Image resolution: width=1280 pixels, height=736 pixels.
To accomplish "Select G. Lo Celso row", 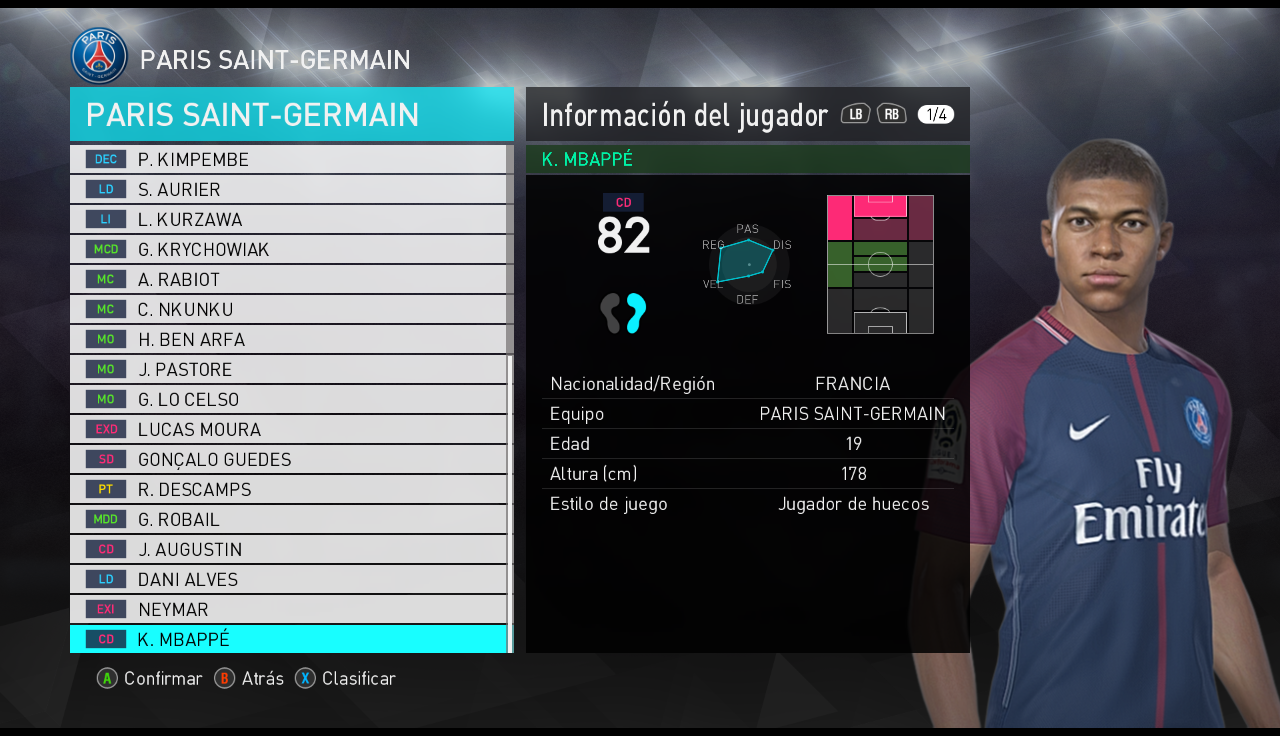I will 288,400.
